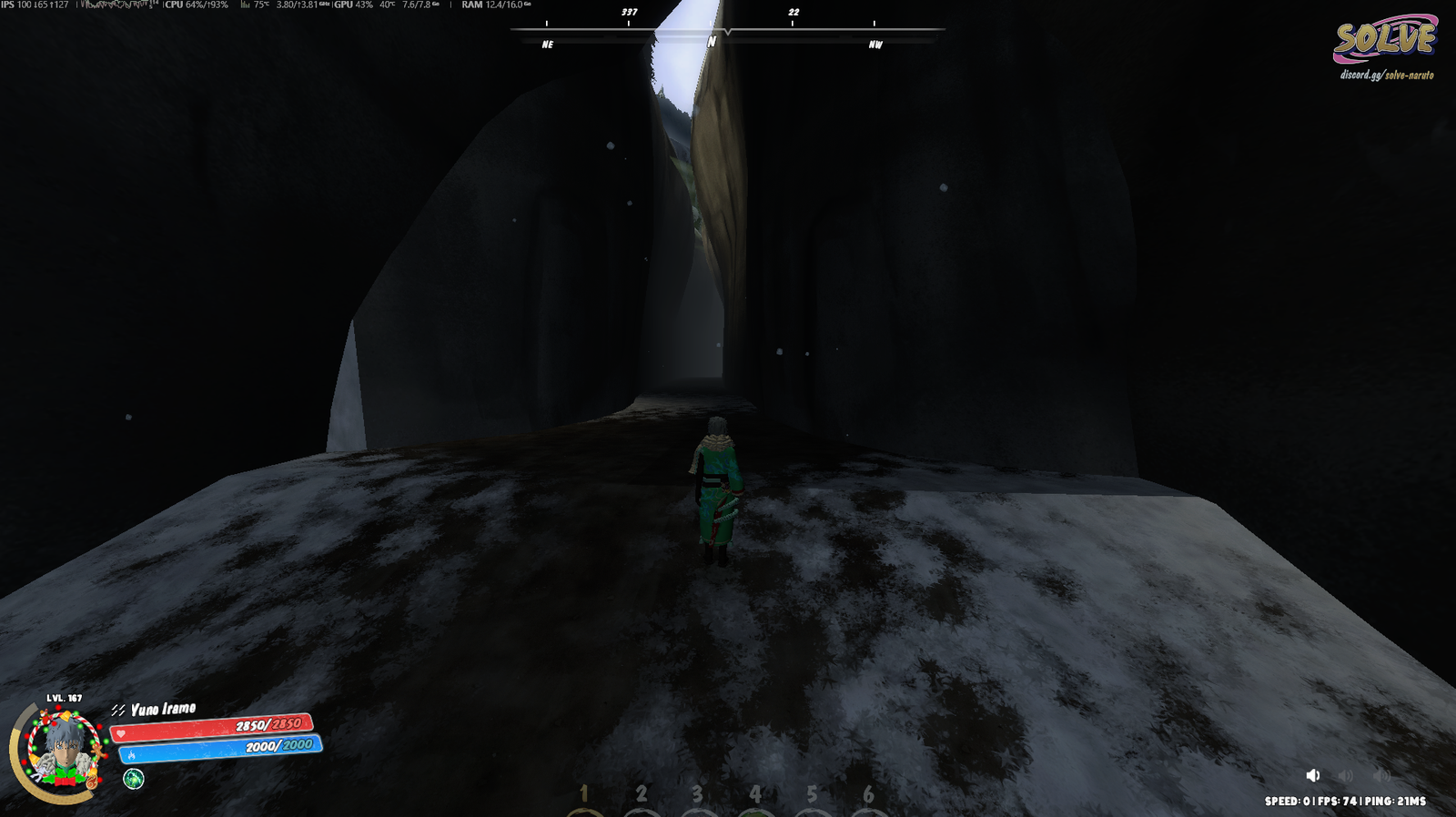This screenshot has width=1456, height=817.
Task: Open the SOLVE Discord logo
Action: 1385,44
